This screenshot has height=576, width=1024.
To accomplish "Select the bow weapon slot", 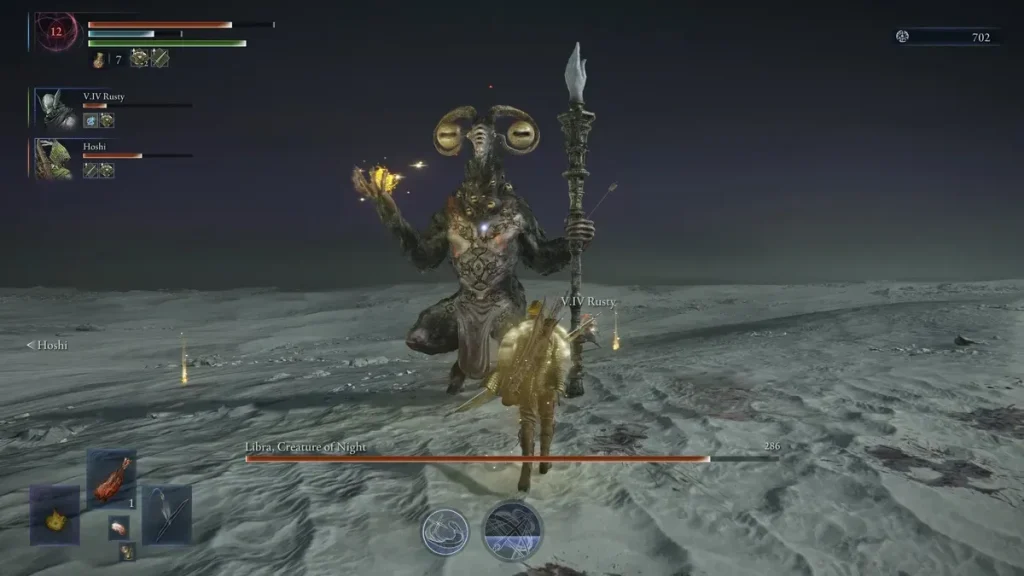I will click(x=166, y=514).
